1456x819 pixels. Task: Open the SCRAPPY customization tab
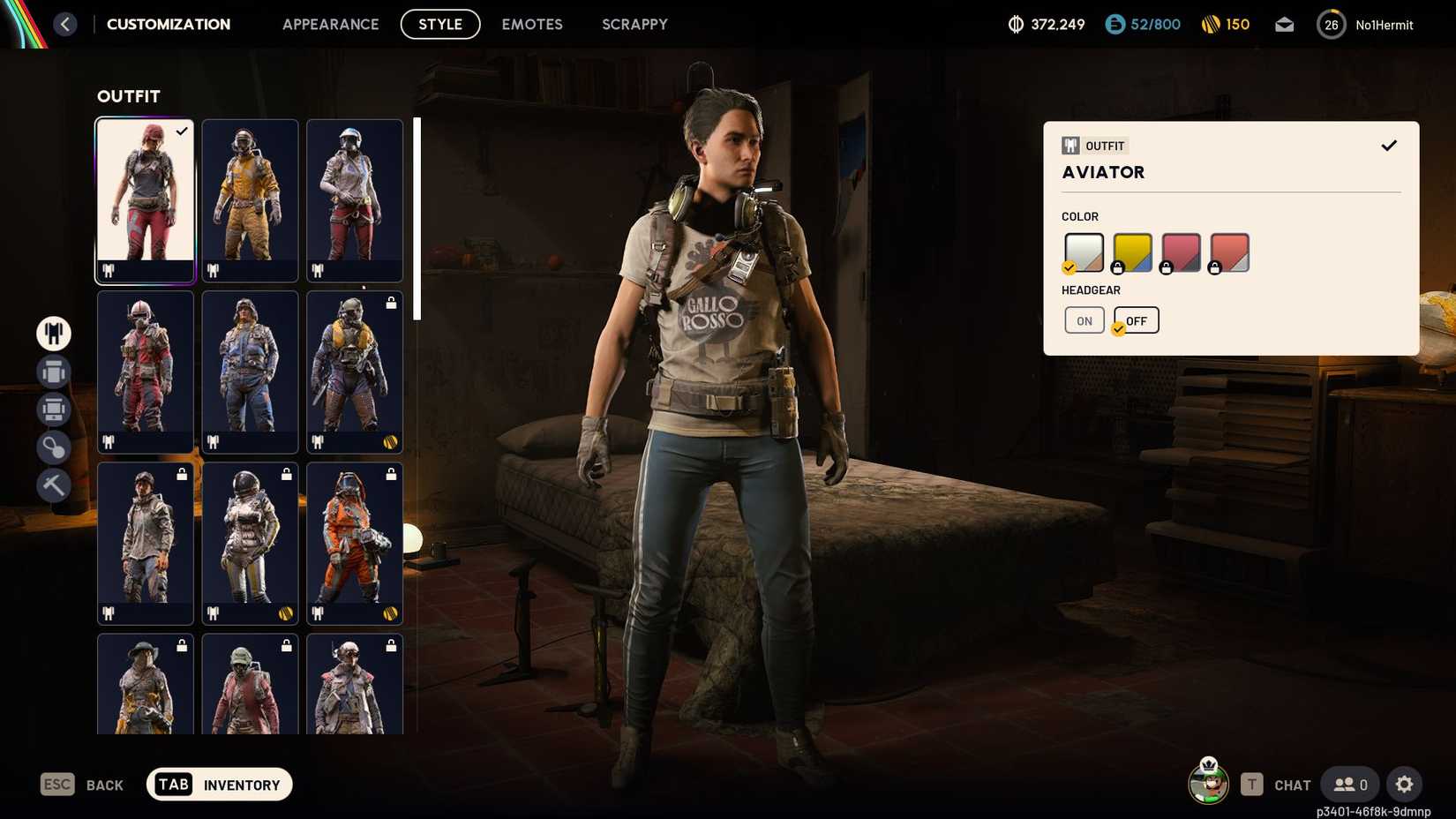coord(634,24)
